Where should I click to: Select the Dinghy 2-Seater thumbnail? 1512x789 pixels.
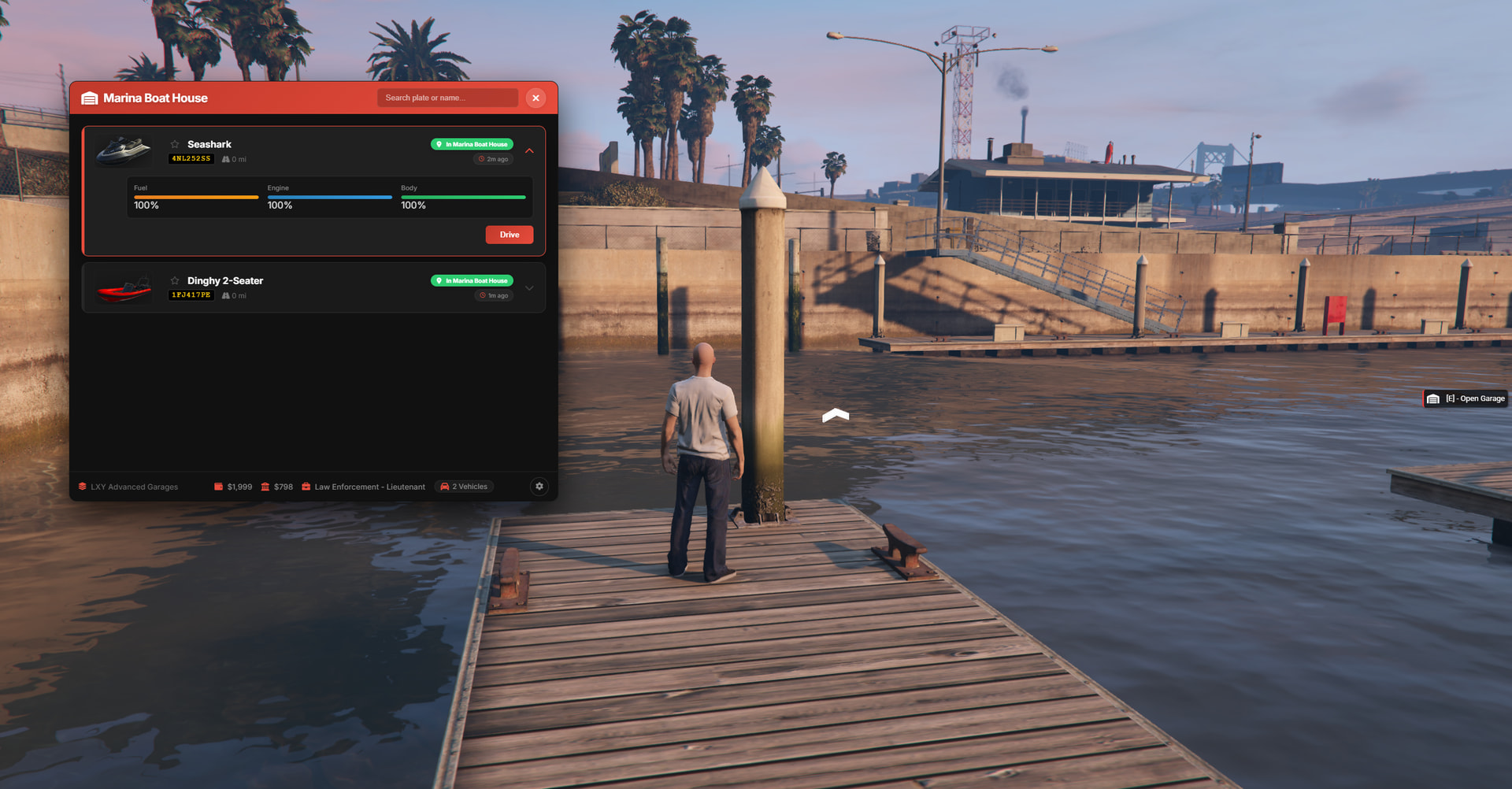coord(124,289)
